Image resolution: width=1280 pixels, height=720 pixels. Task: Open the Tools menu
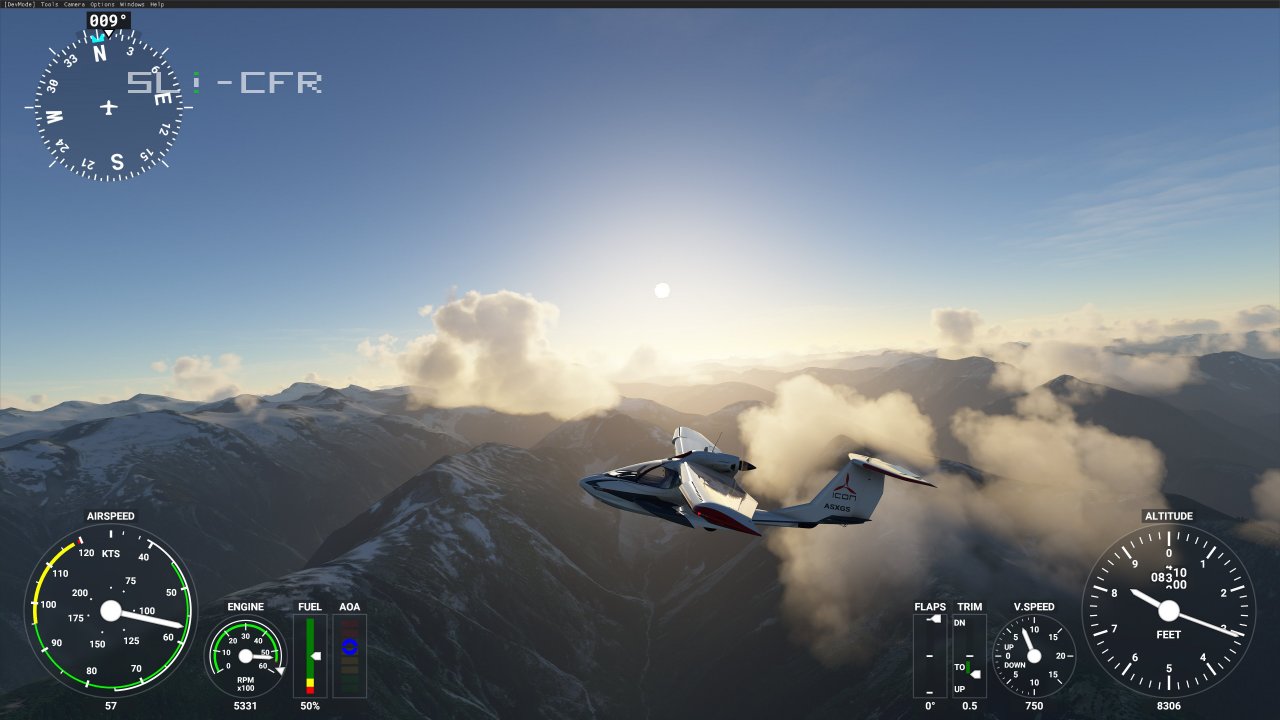pos(50,4)
